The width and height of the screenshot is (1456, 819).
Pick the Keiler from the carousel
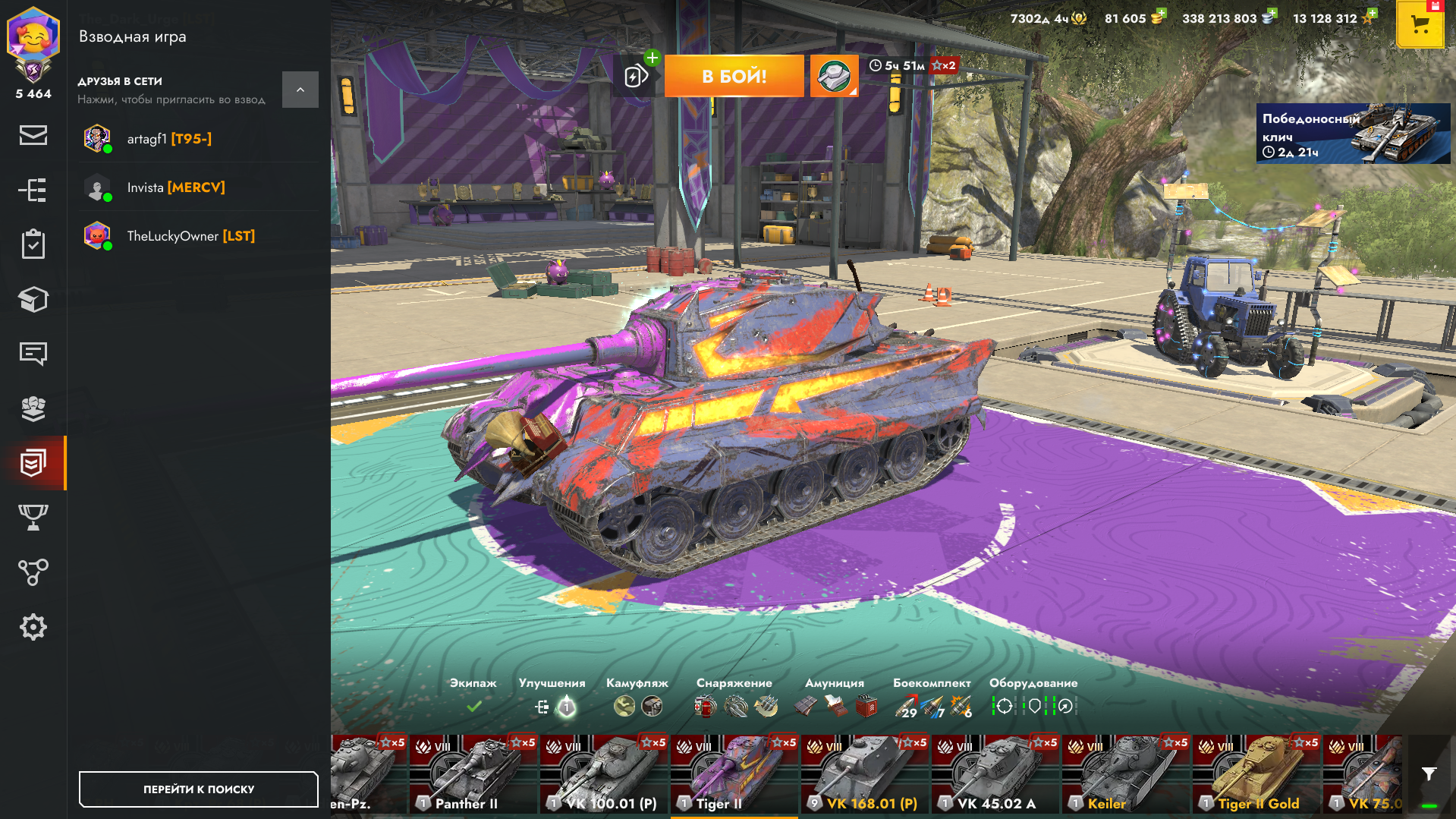click(1125, 774)
